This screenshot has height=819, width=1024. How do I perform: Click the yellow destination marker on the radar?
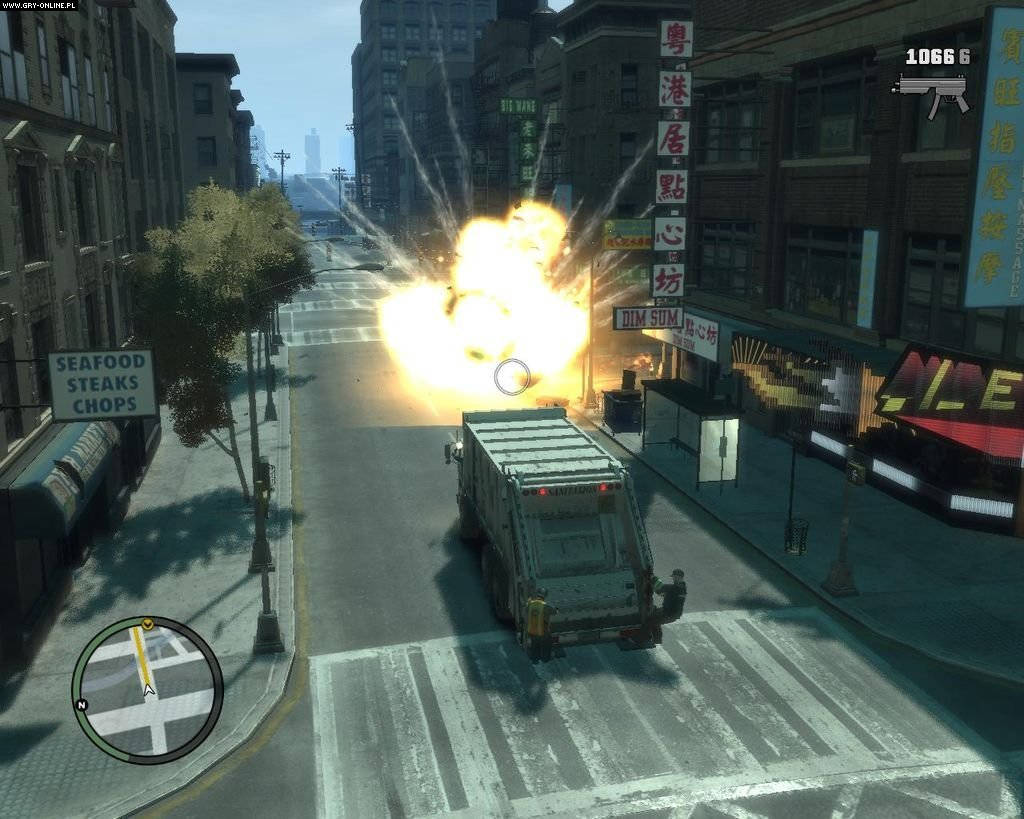[147, 624]
